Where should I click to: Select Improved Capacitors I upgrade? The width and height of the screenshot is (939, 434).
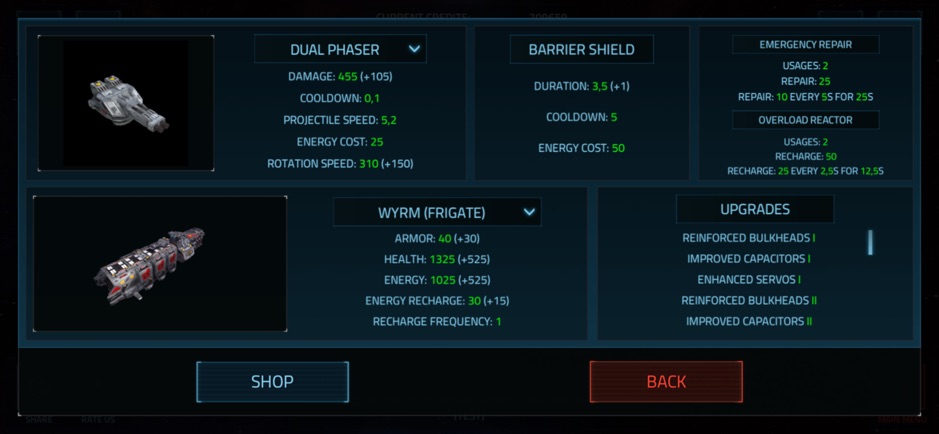[x=748, y=259]
